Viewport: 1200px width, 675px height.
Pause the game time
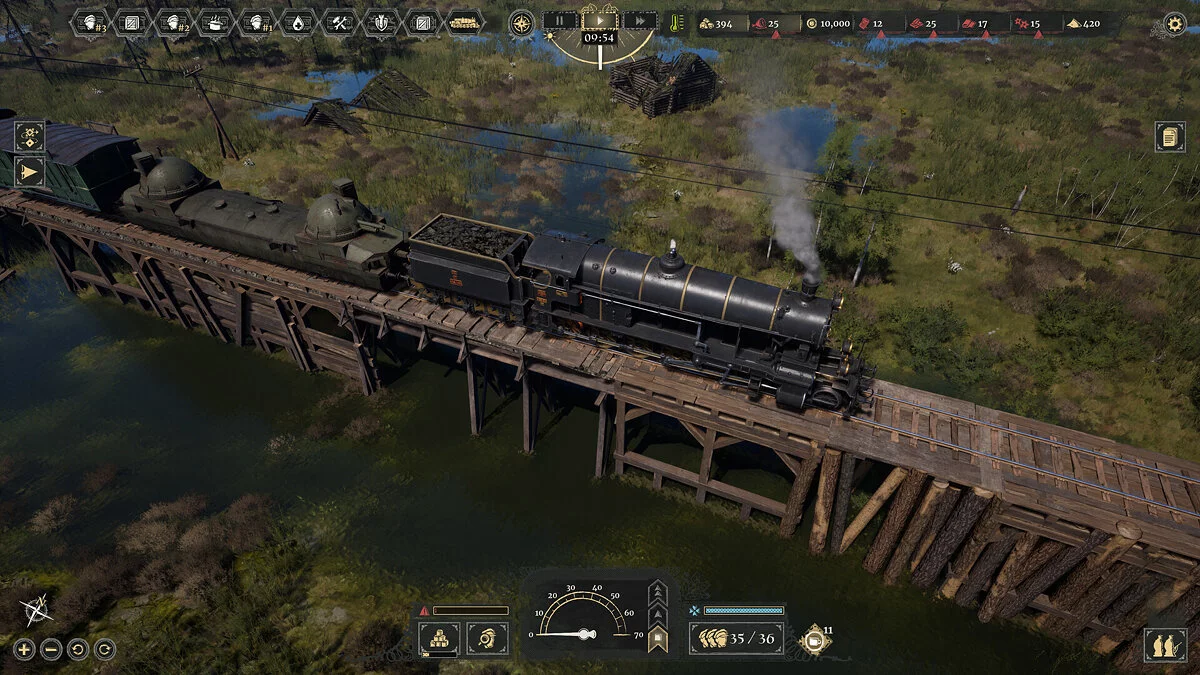[560, 20]
